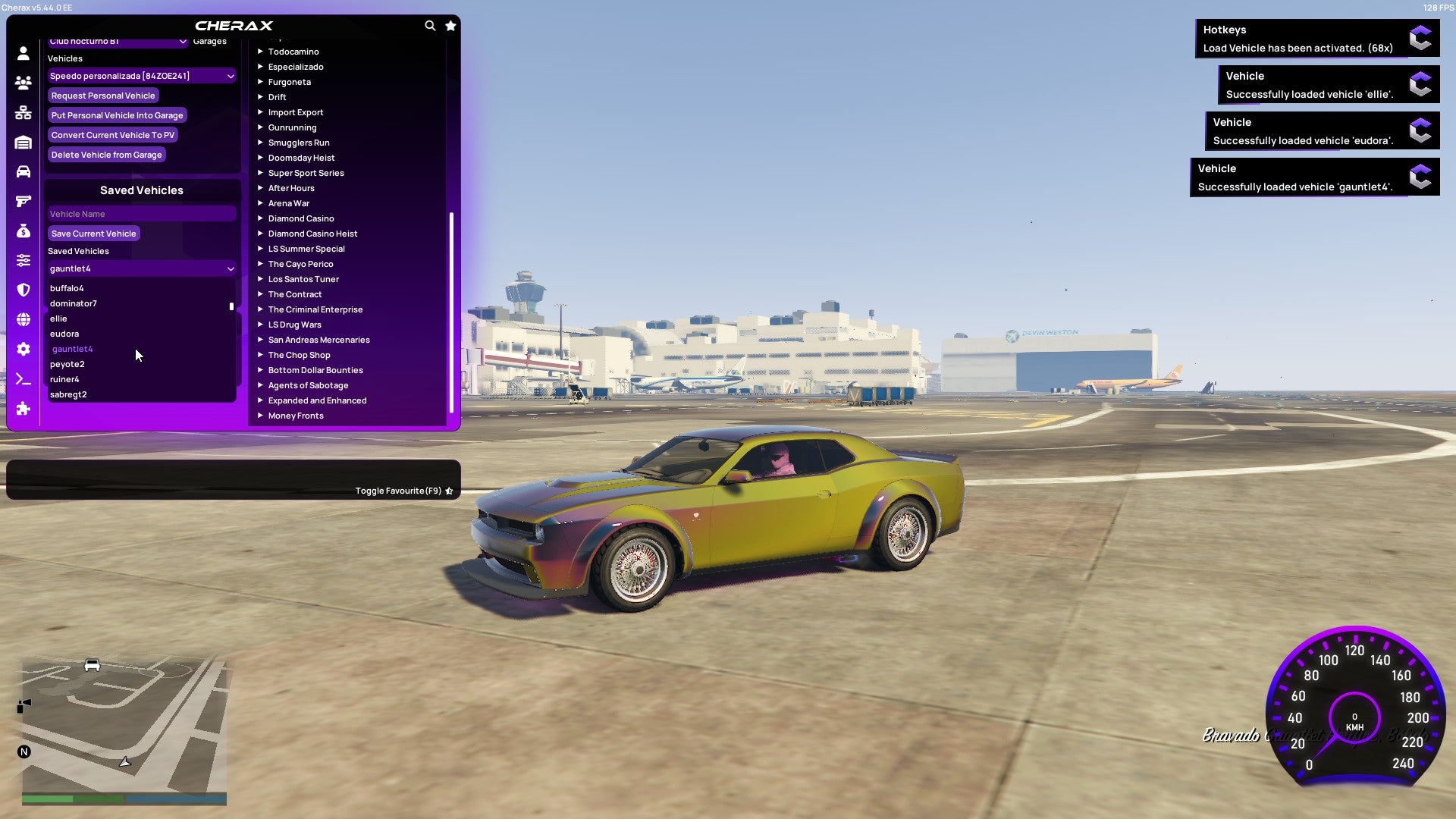Screen dimensions: 1456x819
Task: Open the Garages tab
Action: coord(209,41)
